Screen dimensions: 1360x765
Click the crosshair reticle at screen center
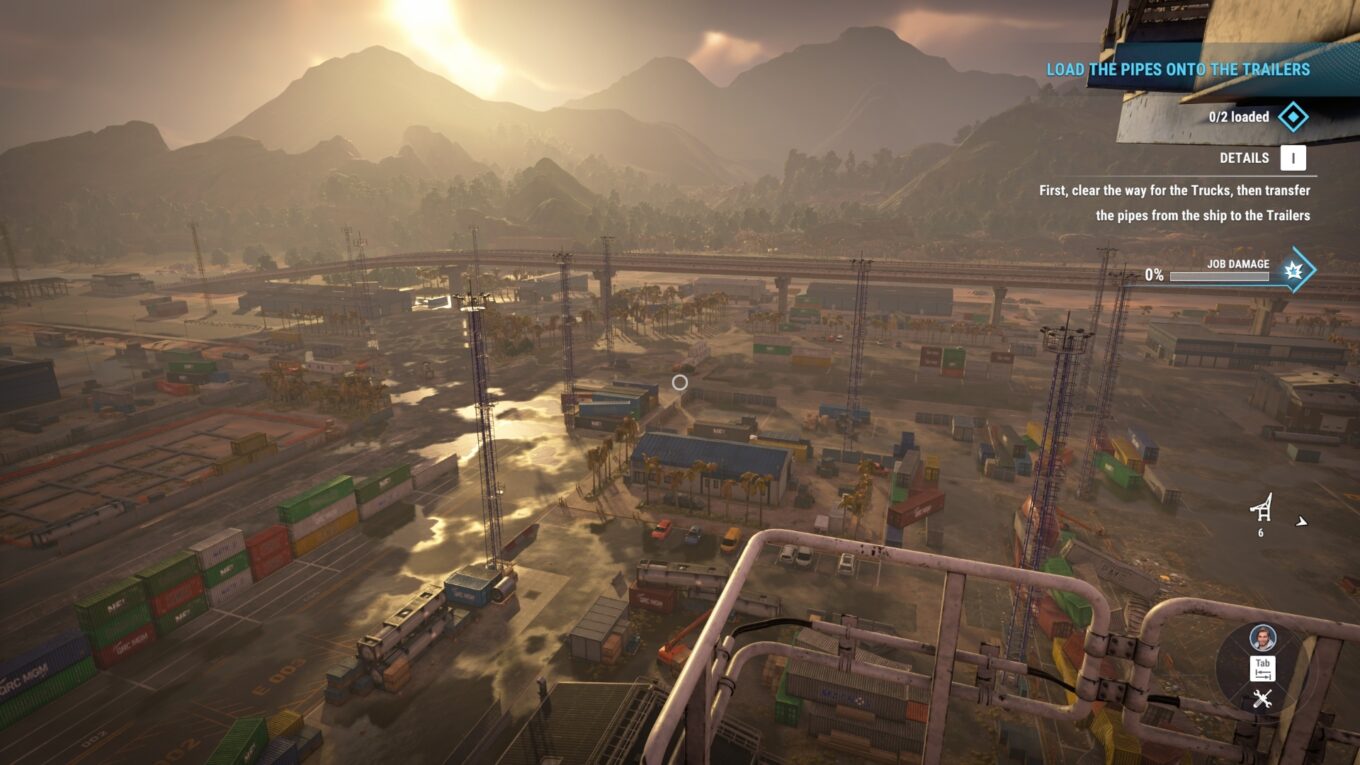[681, 382]
